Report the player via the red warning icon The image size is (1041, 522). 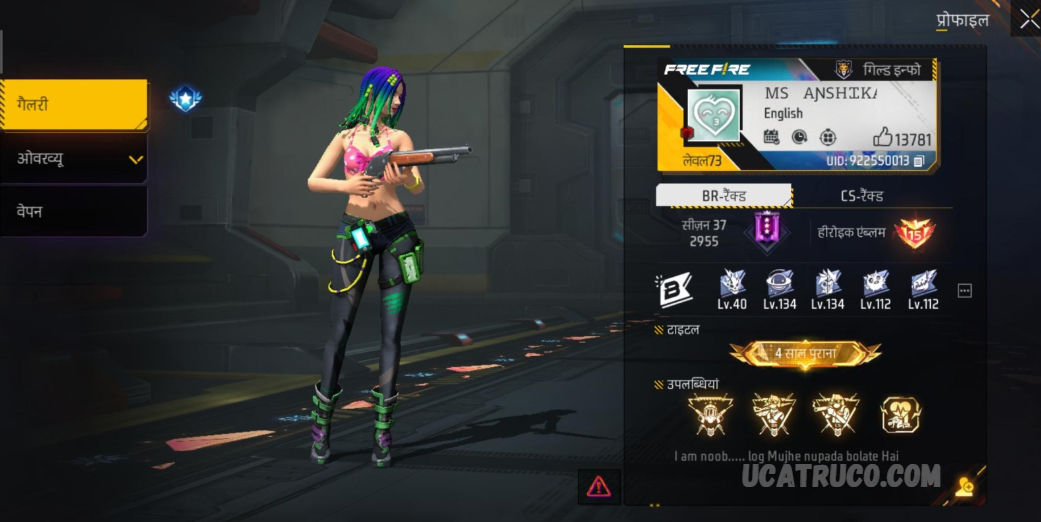point(598,486)
